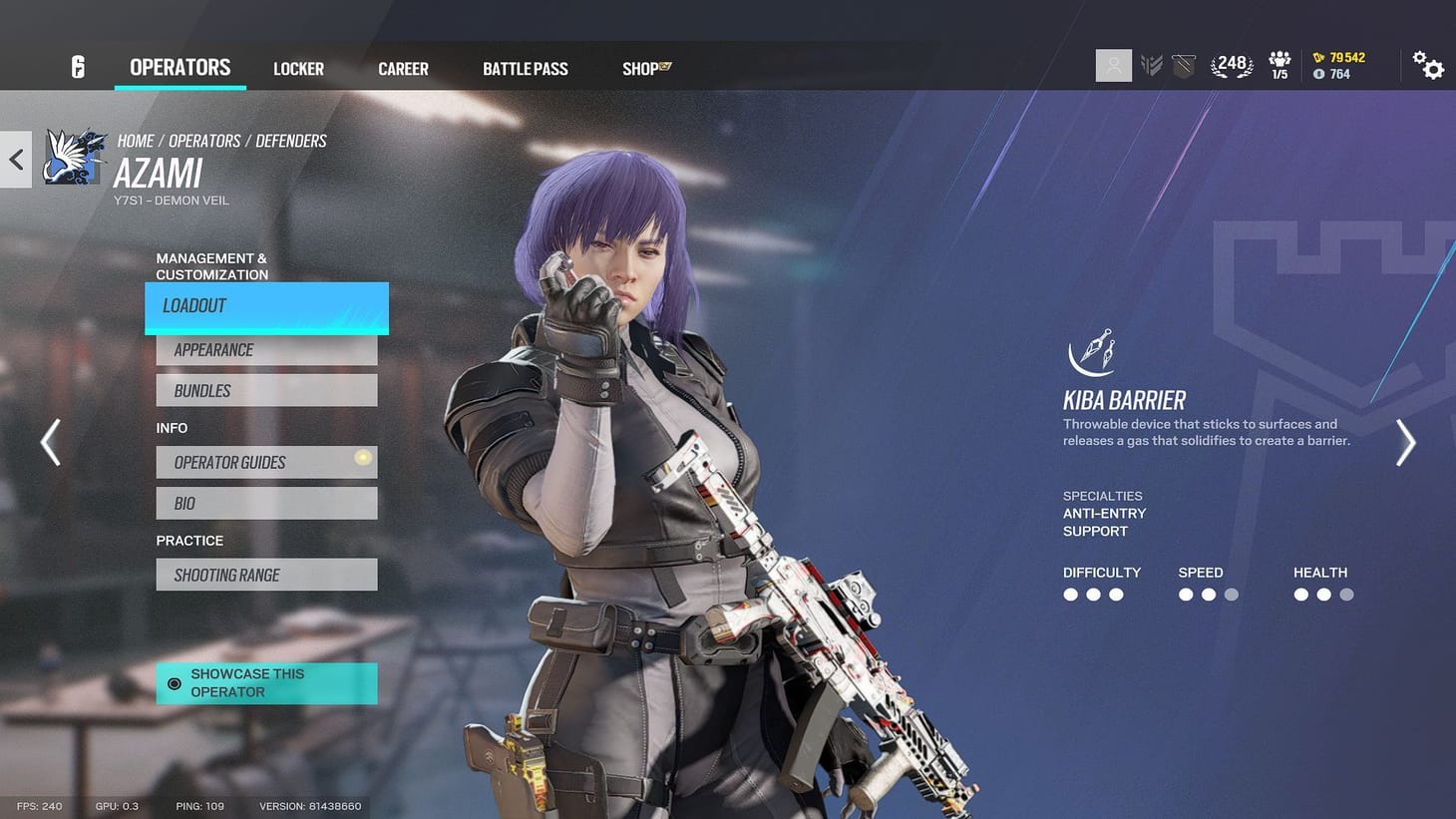The width and height of the screenshot is (1456, 819).
Task: Click the Kiba Barrier gadget icon
Action: click(1093, 355)
